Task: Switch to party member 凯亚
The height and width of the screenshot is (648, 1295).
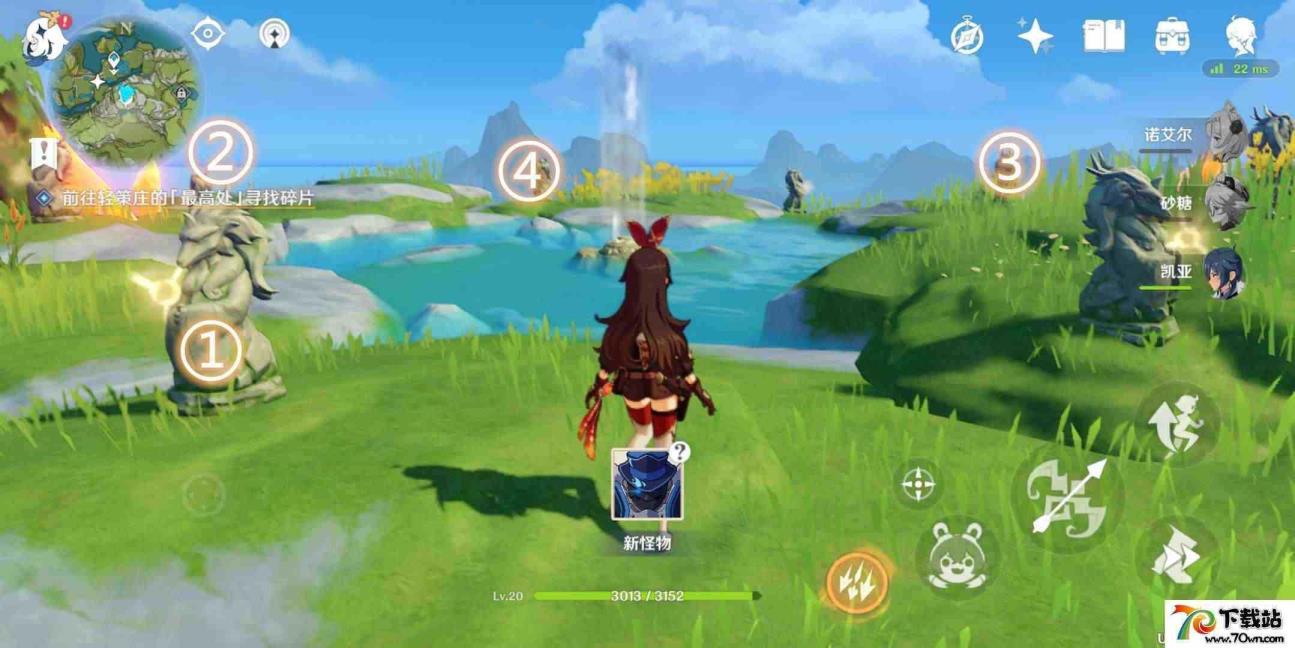Action: pos(1224,273)
